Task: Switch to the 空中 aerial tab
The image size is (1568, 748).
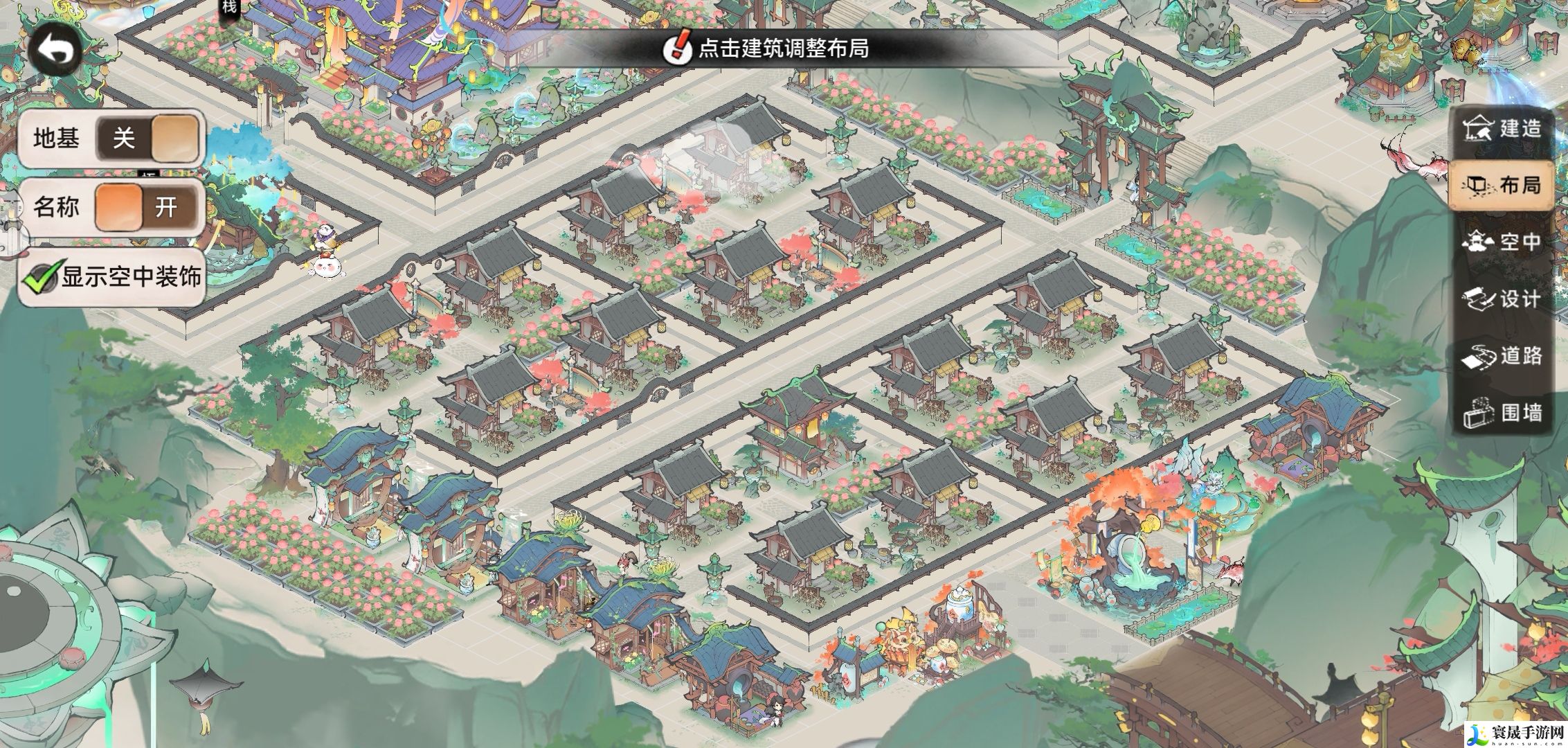Action: click(1501, 242)
